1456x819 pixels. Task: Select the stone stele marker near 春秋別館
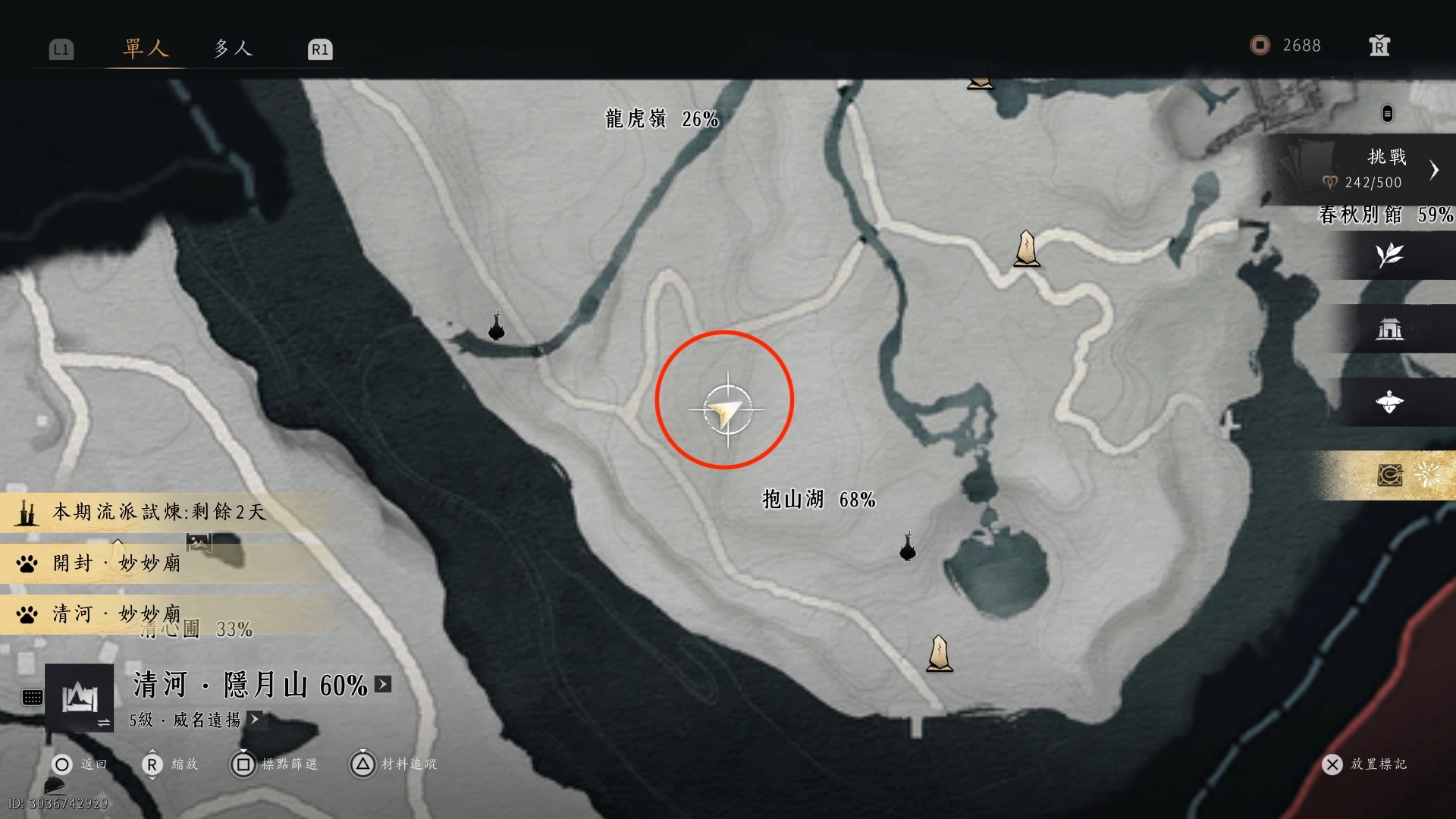click(1027, 249)
